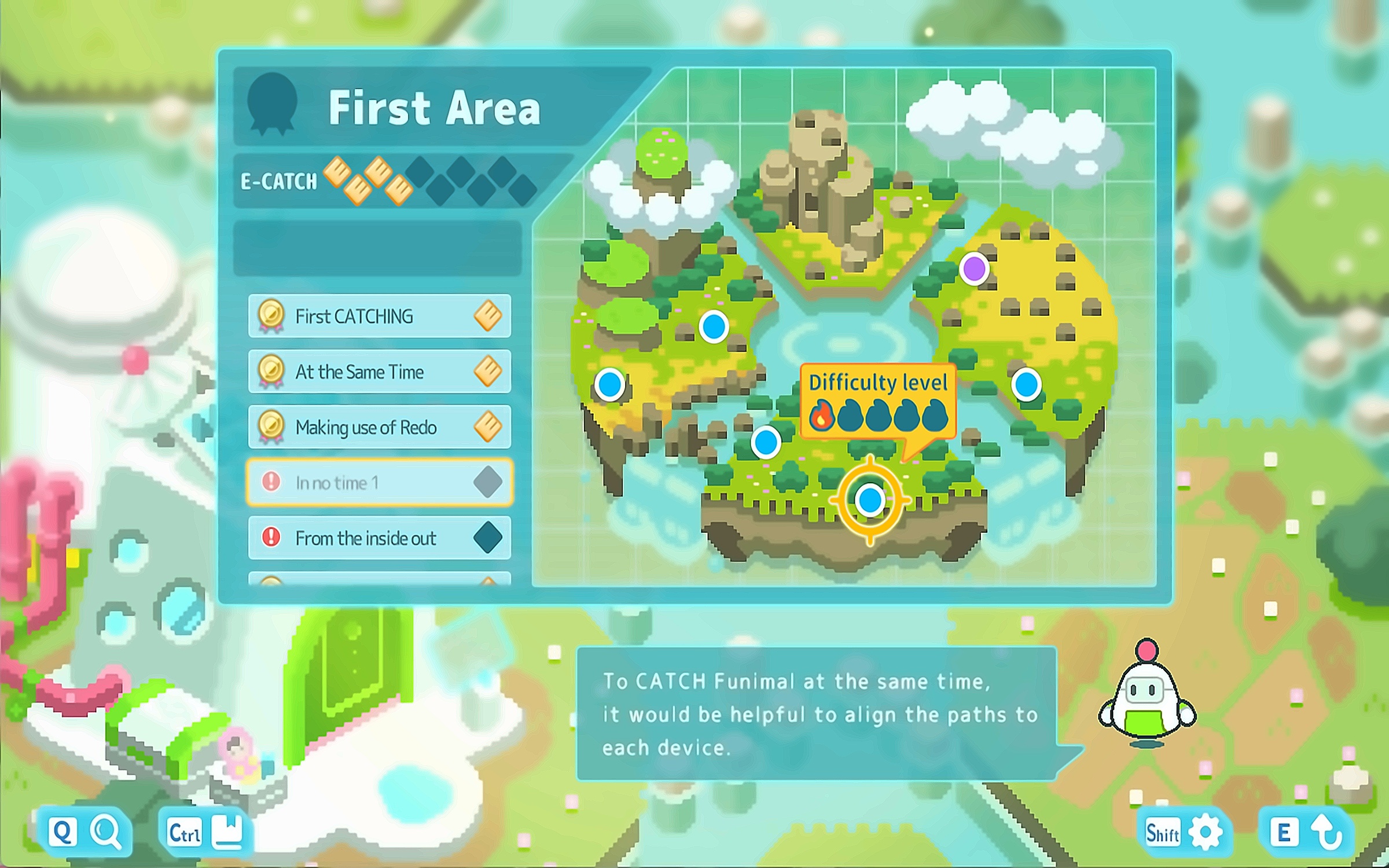Open the Making use of Redo stage

pyautogui.click(x=379, y=427)
